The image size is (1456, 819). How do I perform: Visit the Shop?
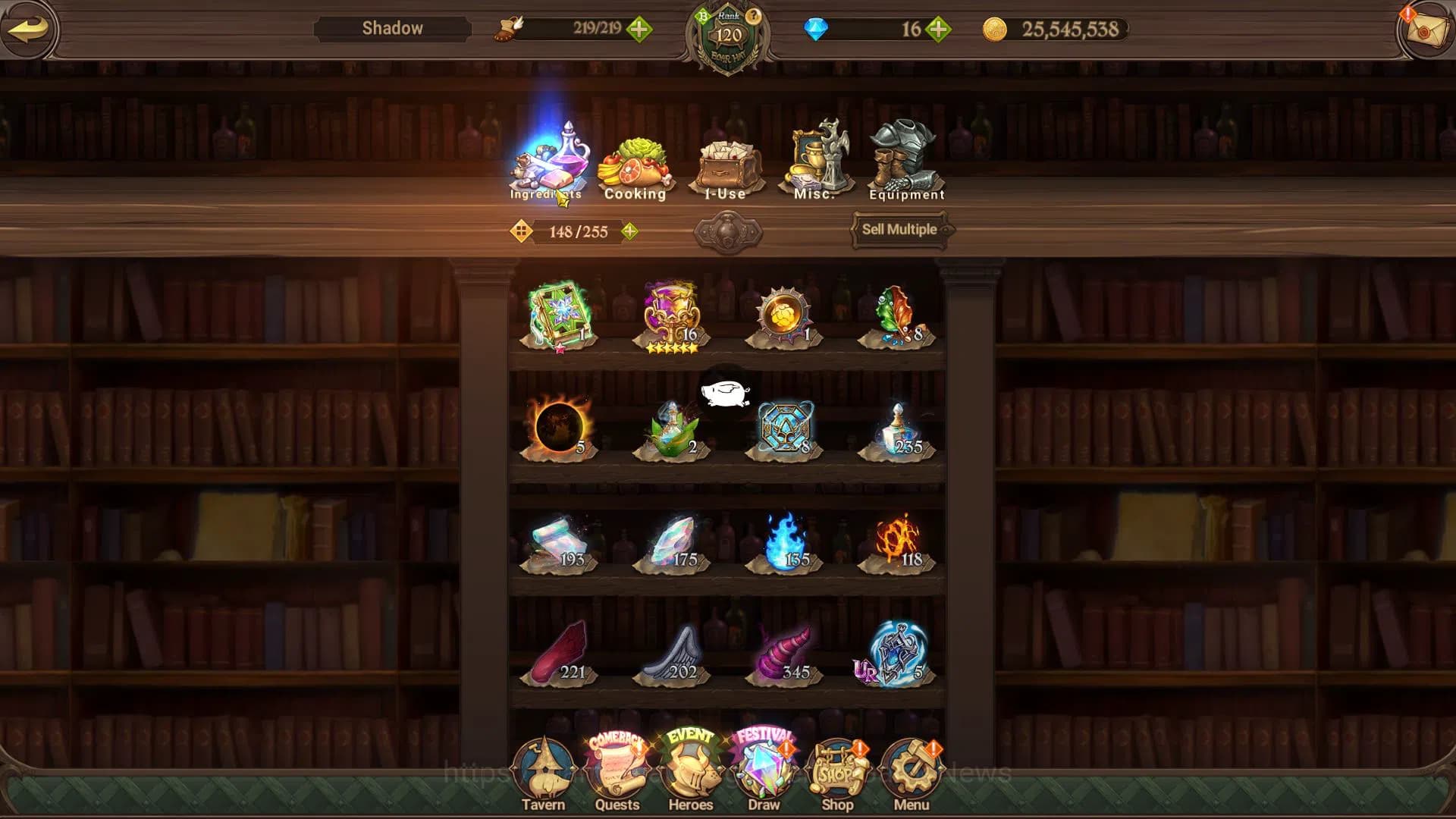pyautogui.click(x=837, y=773)
